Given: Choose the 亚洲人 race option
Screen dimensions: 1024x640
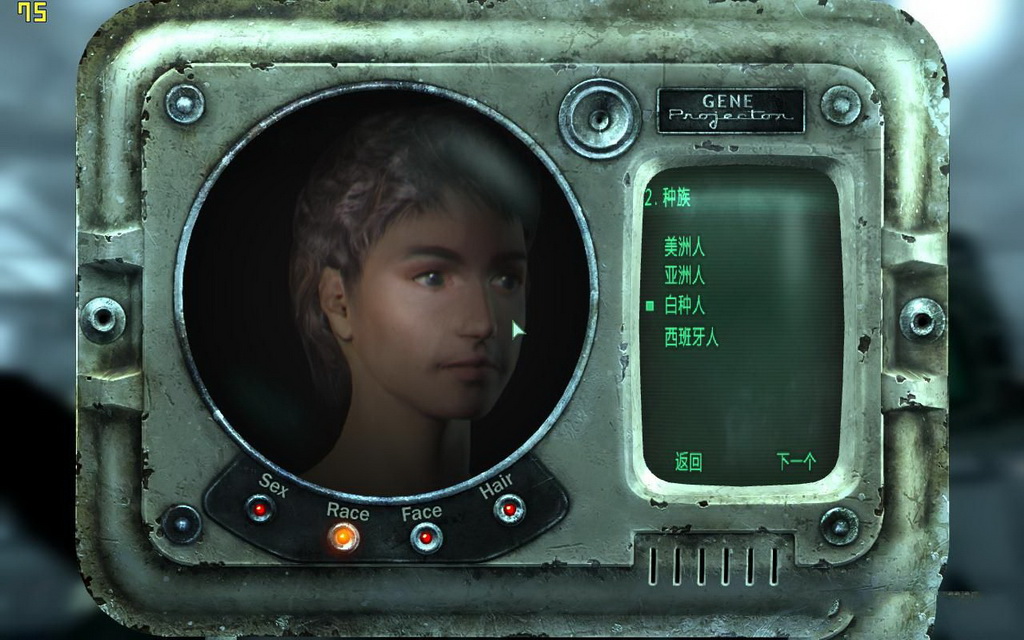Looking at the screenshot, I should [684, 275].
